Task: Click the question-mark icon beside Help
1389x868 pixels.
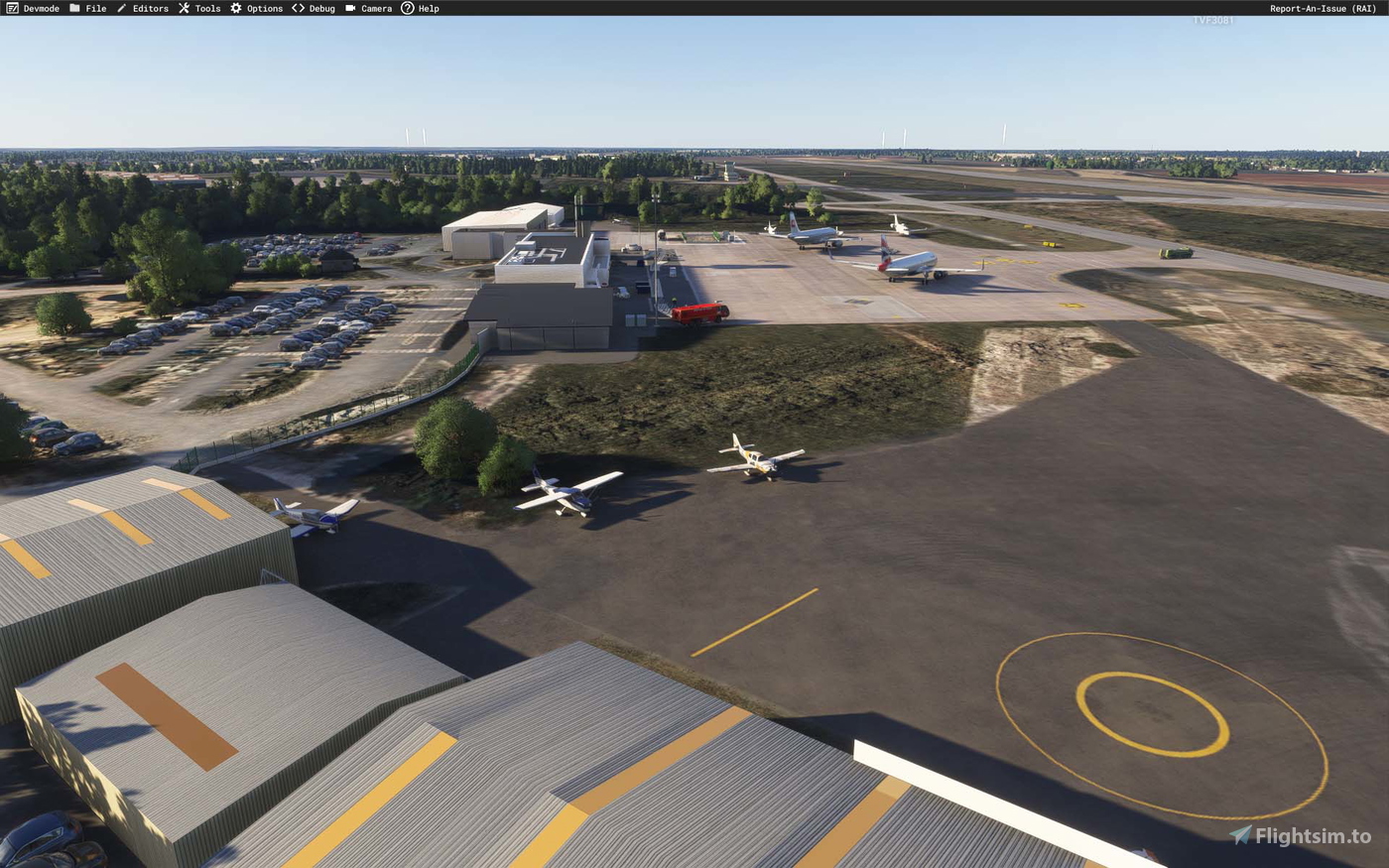Action: coord(407,8)
